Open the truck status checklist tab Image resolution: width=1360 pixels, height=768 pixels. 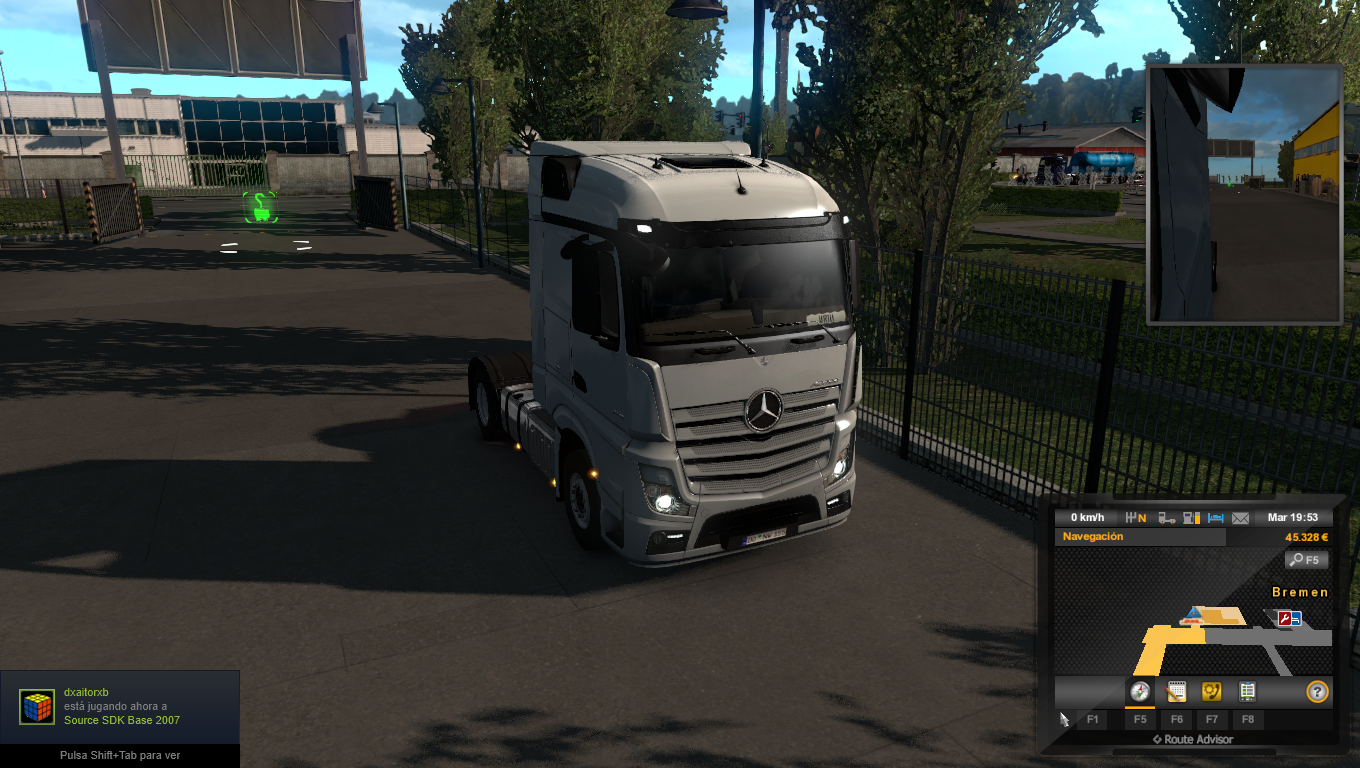[1247, 691]
